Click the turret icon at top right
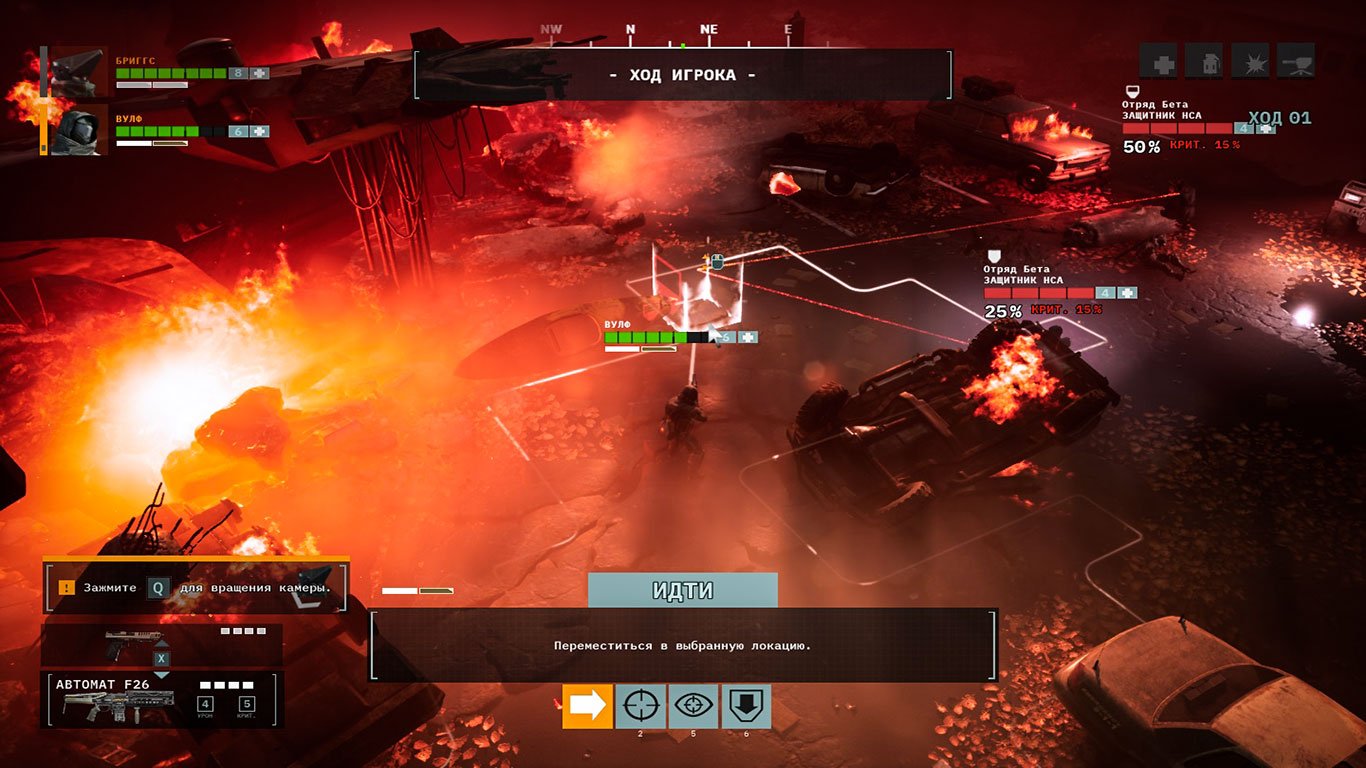This screenshot has width=1366, height=768. (1296, 61)
